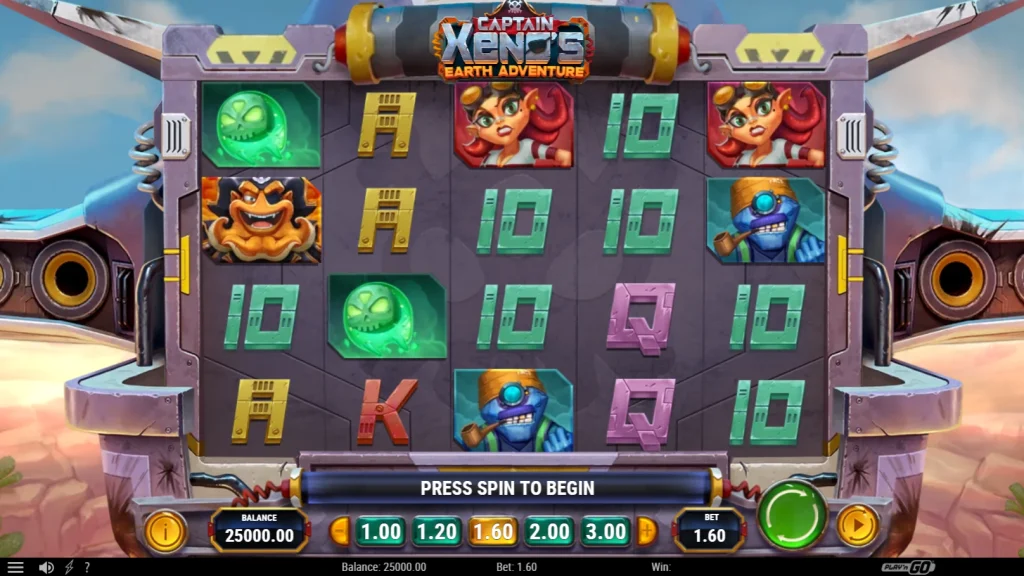
Task: Open the paytable info button
Action: pyautogui.click(x=166, y=531)
